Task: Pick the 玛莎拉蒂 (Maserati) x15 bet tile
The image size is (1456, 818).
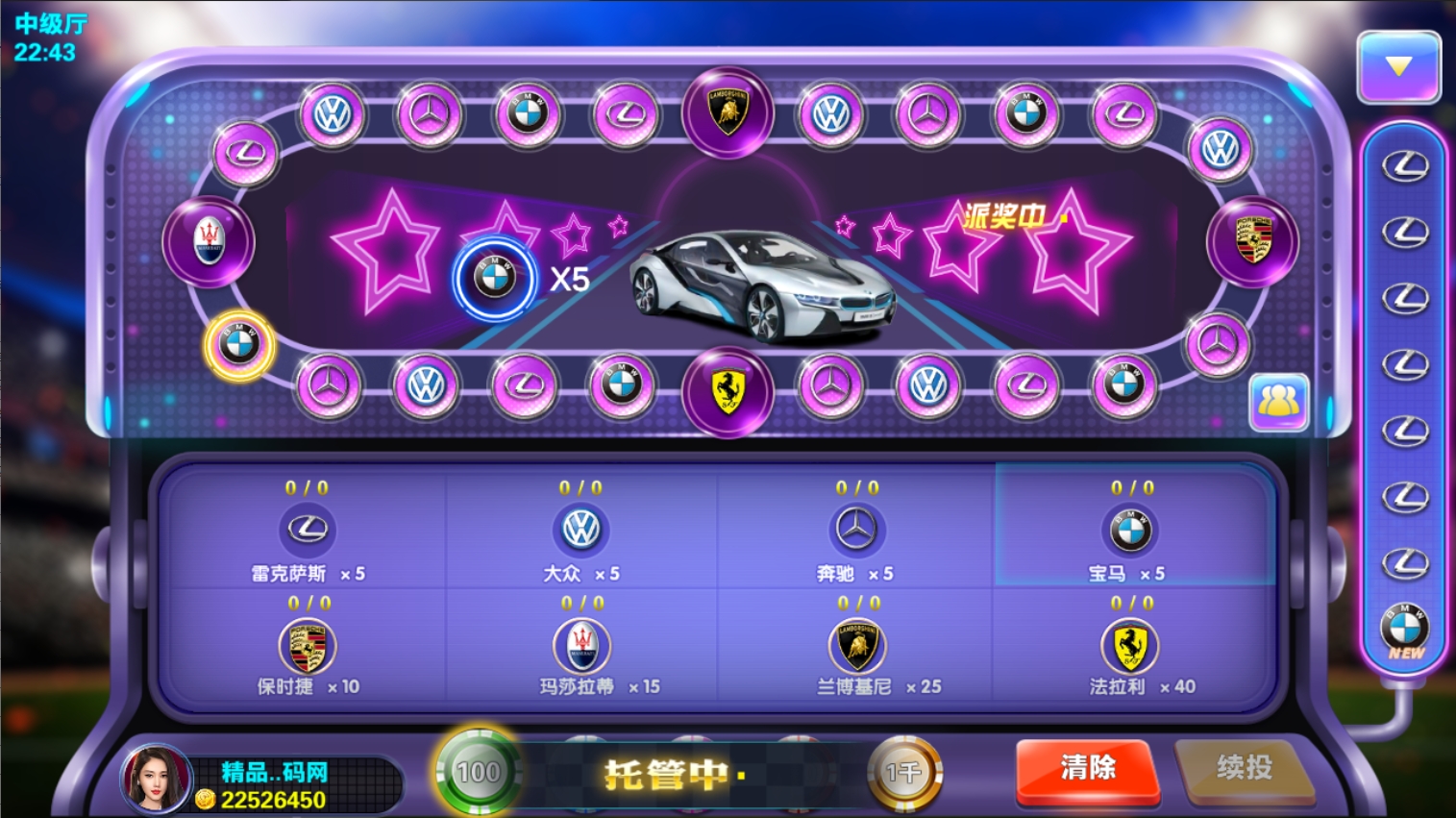Action: pos(581,648)
